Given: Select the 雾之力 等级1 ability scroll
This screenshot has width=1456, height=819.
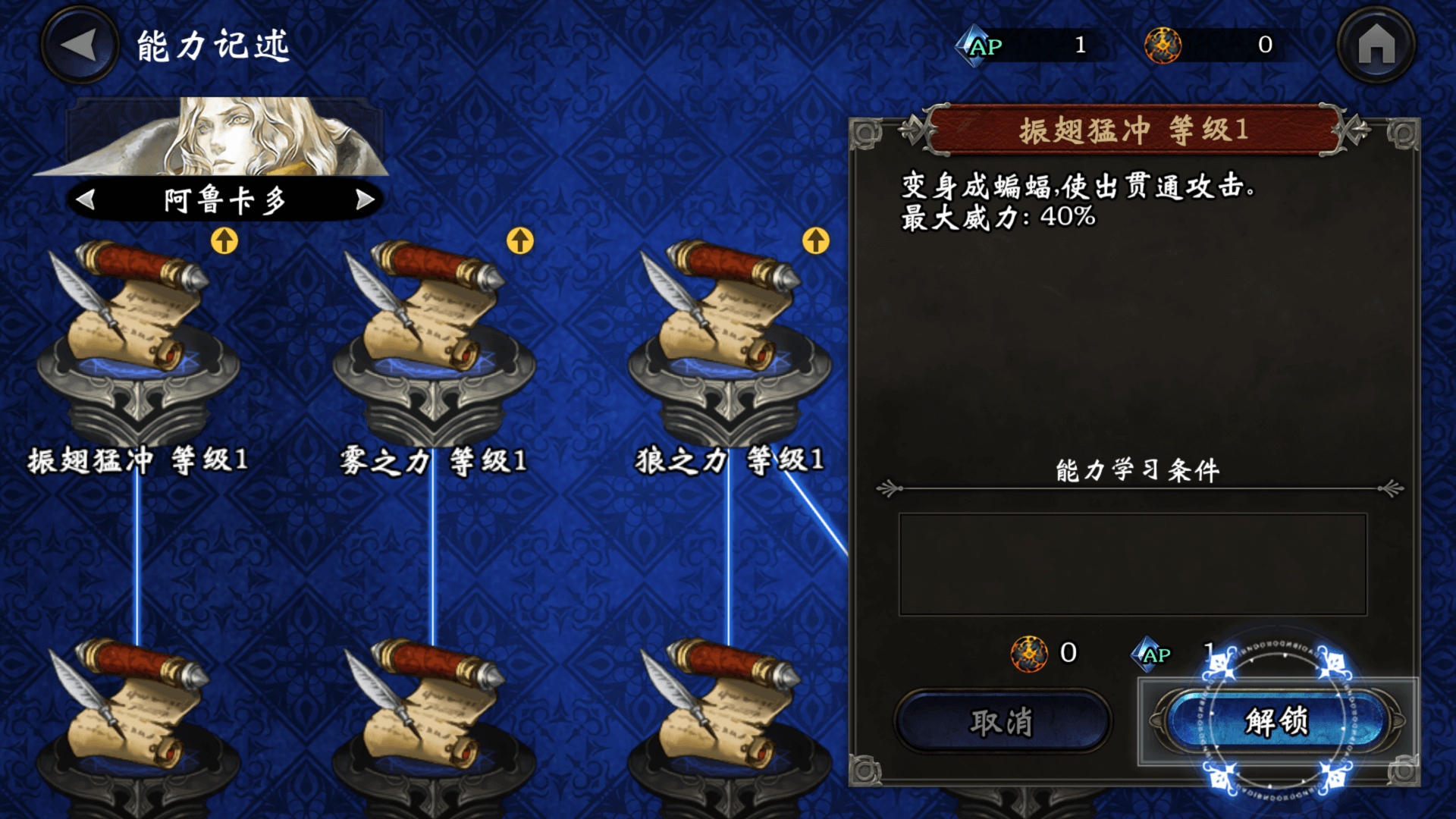Looking at the screenshot, I should pyautogui.click(x=434, y=334).
